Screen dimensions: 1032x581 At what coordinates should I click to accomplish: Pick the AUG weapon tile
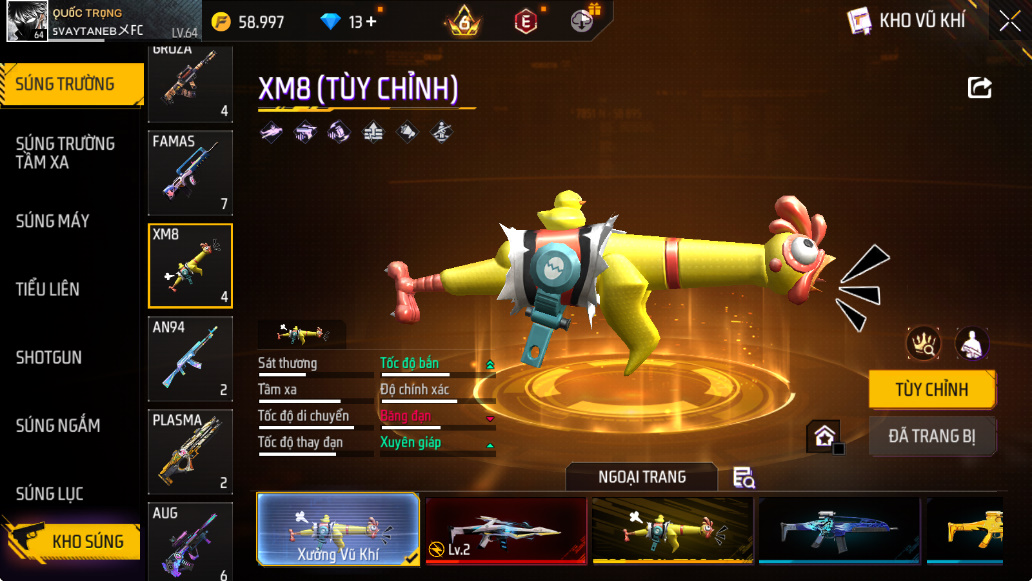click(190, 540)
